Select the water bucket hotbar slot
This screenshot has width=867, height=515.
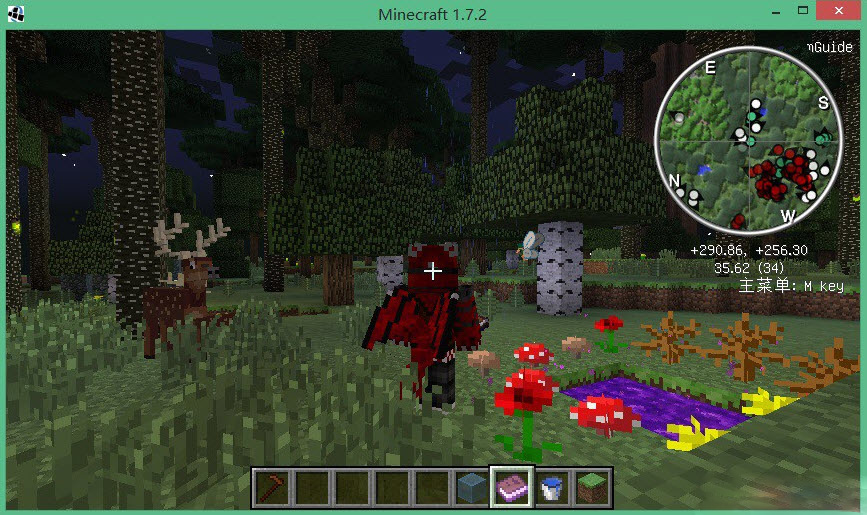coord(551,488)
